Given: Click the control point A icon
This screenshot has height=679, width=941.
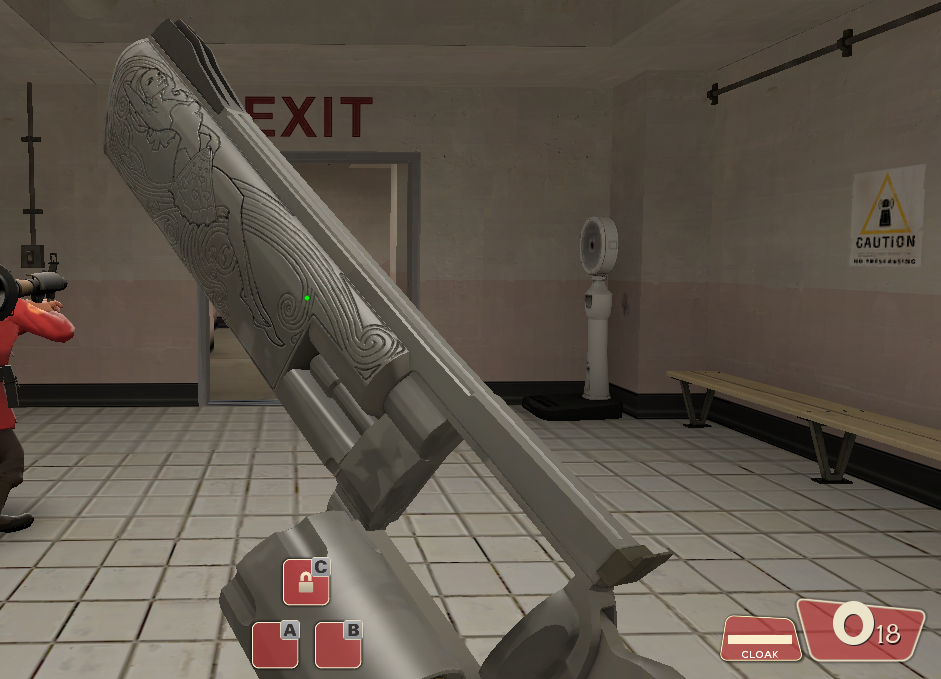Looking at the screenshot, I should 275,645.
